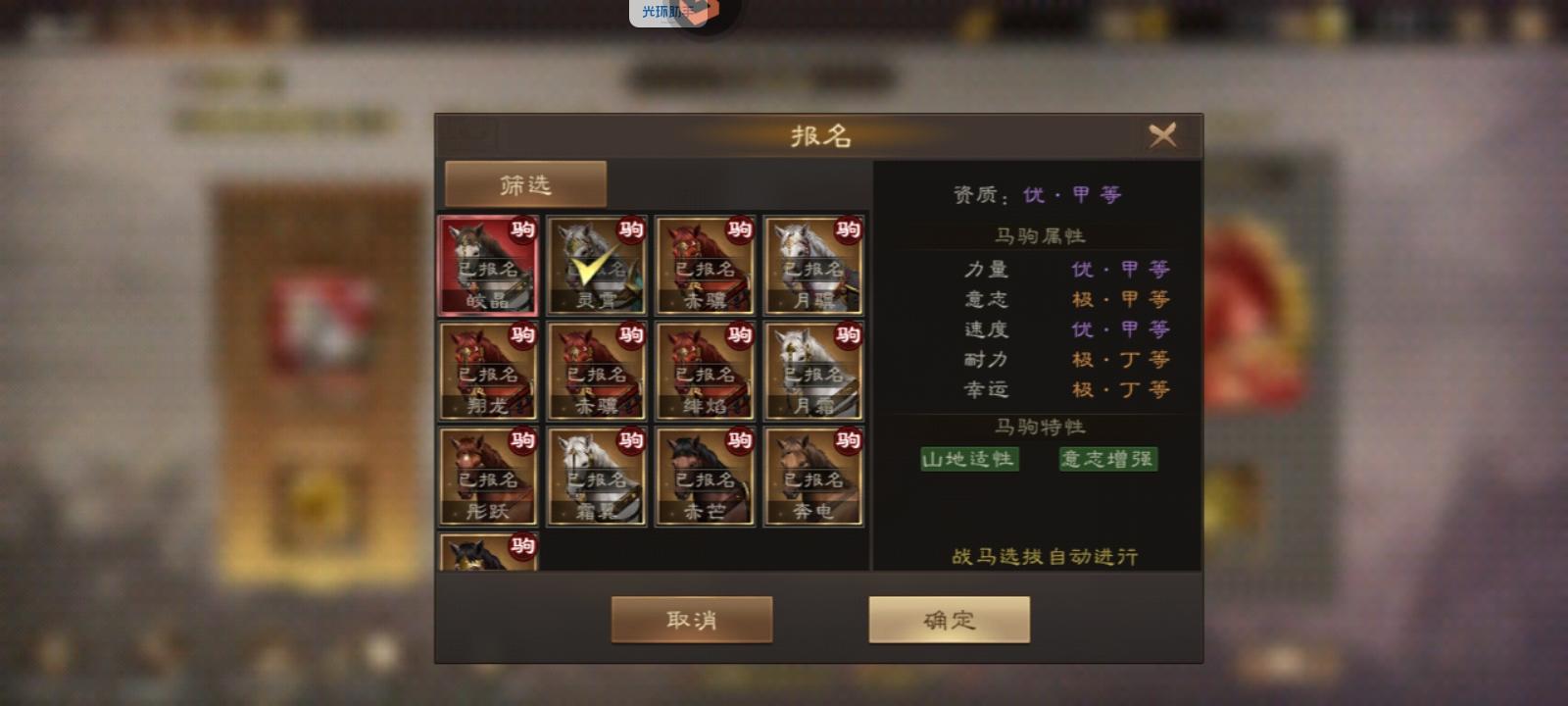Select the brown horse 奔电

(814, 478)
